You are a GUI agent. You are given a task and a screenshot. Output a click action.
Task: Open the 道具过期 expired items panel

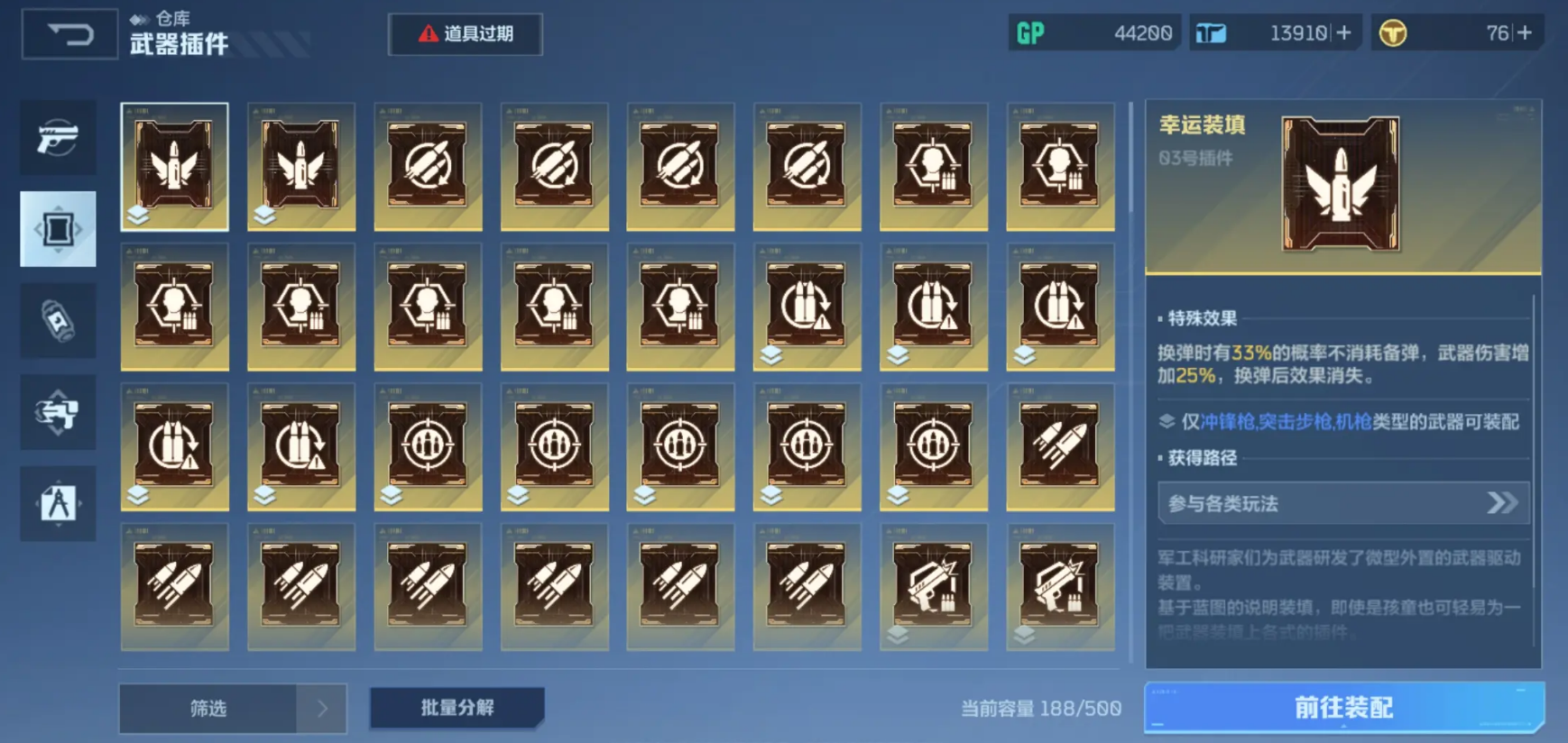466,33
